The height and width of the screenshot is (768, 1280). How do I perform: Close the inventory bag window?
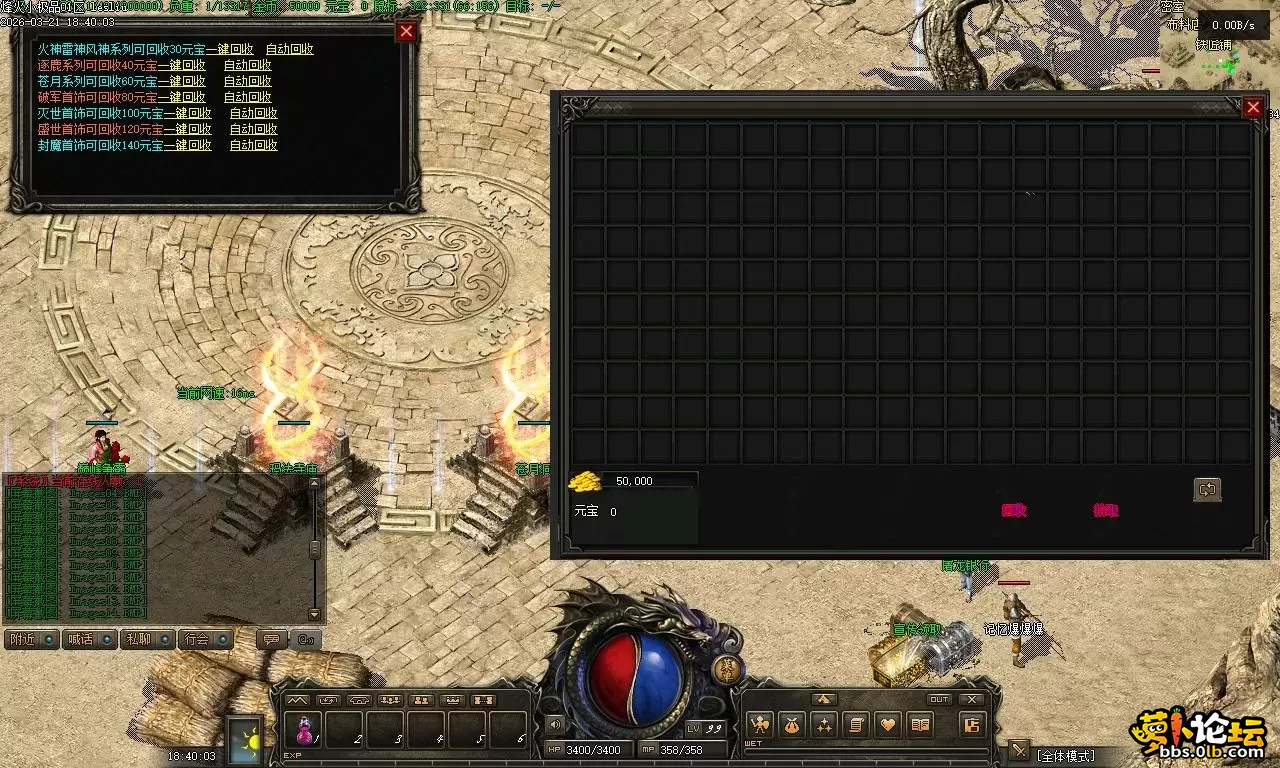(x=1253, y=107)
